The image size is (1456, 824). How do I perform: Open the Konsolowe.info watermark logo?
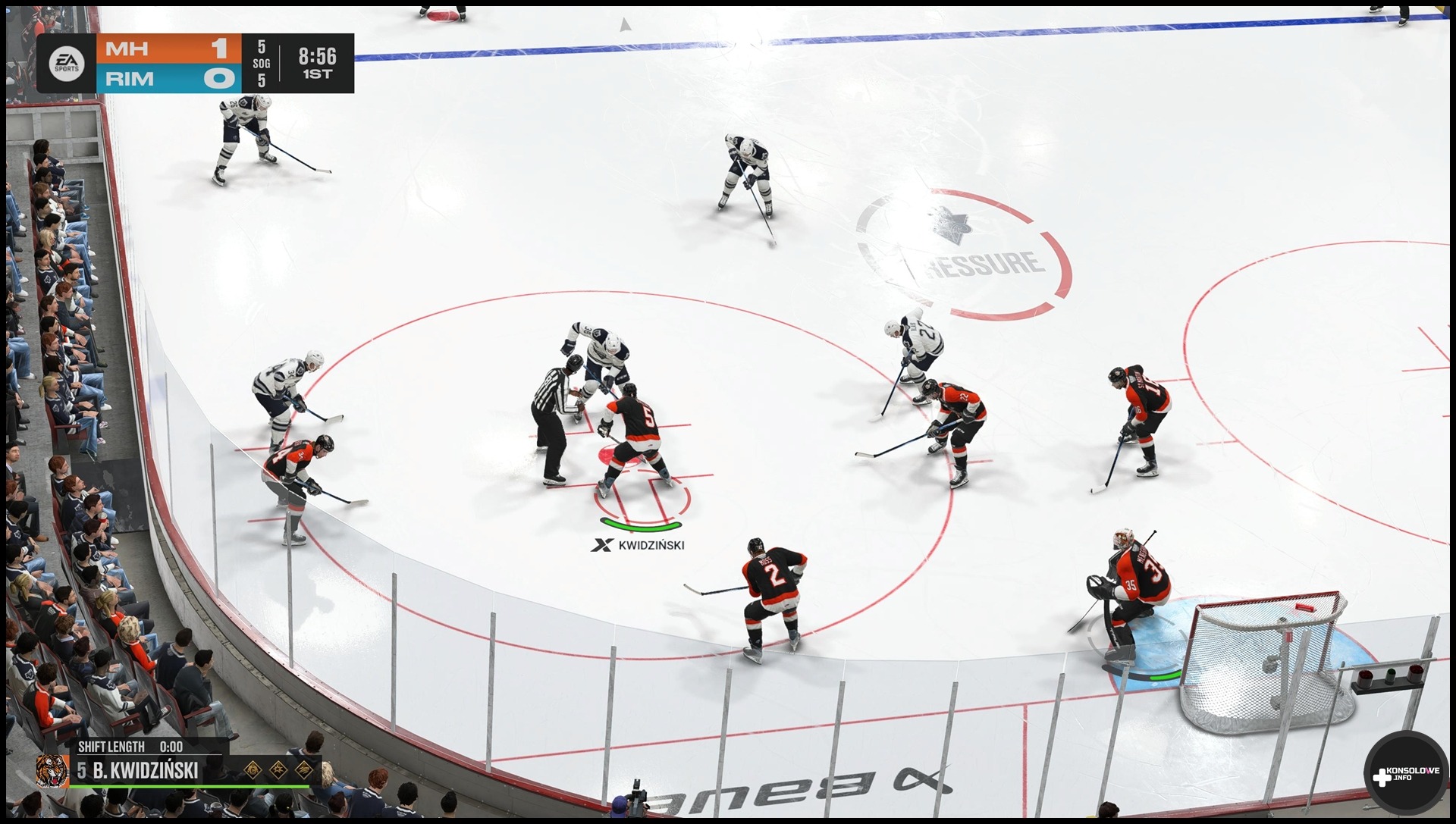[x=1405, y=774]
